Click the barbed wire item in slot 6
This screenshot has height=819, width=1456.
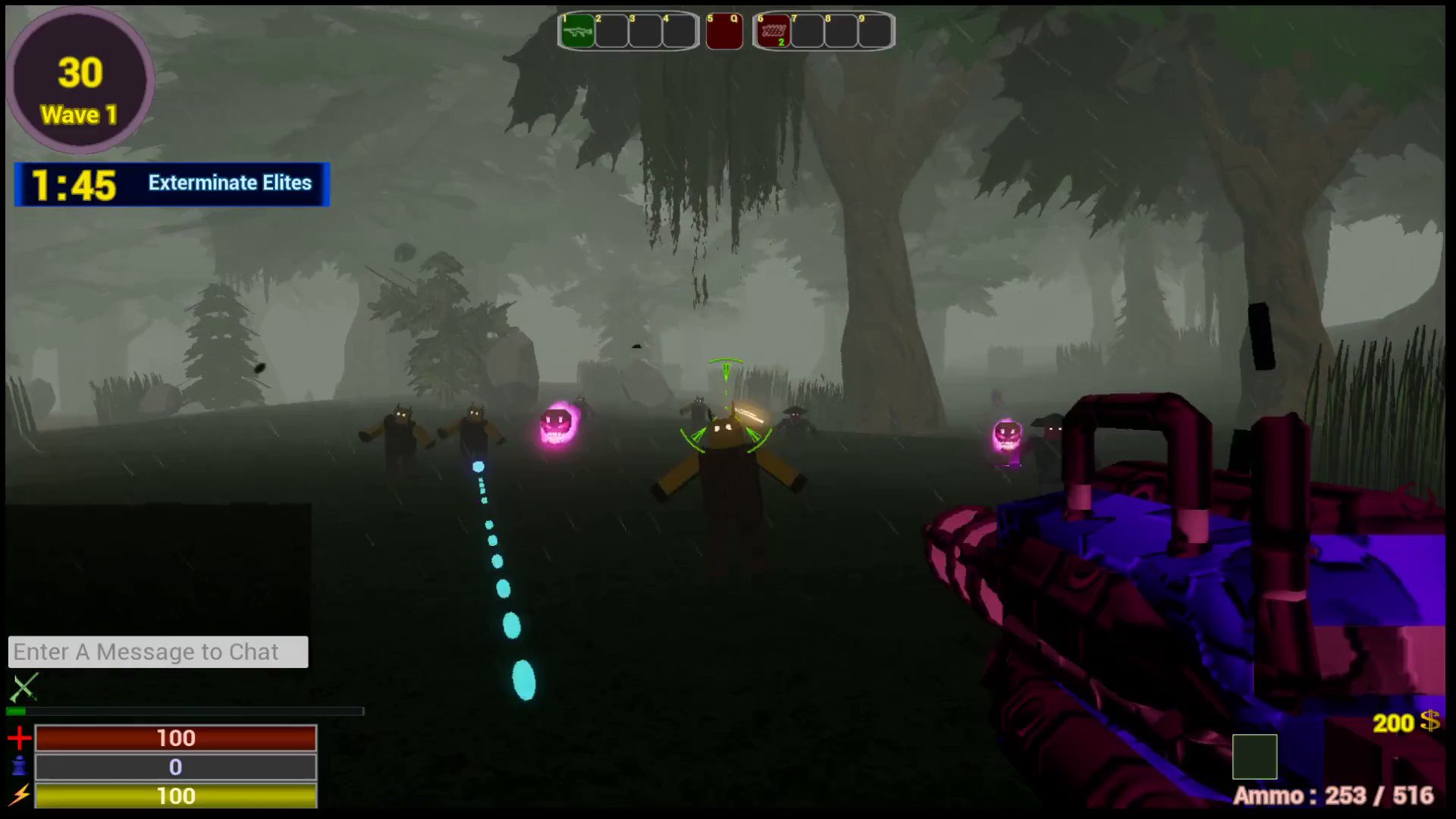pos(773,30)
